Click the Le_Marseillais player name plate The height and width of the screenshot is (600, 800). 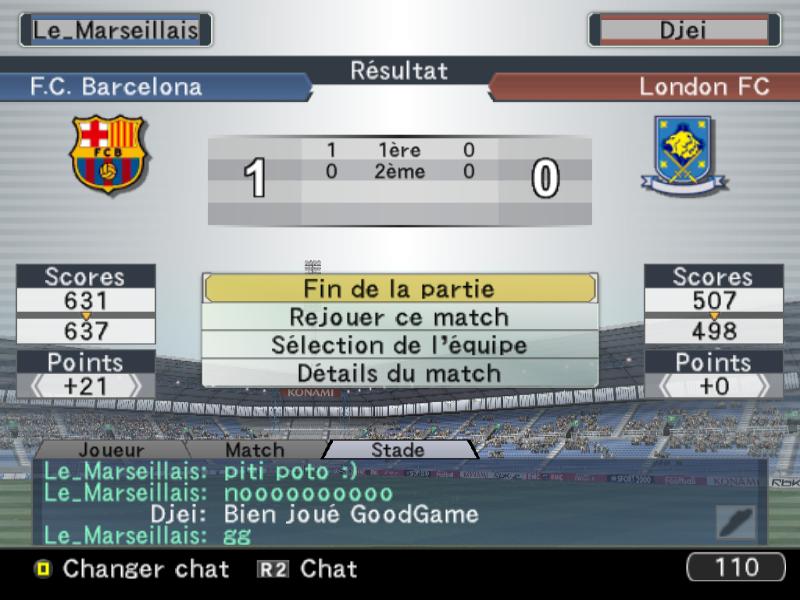pyautogui.click(x=116, y=30)
